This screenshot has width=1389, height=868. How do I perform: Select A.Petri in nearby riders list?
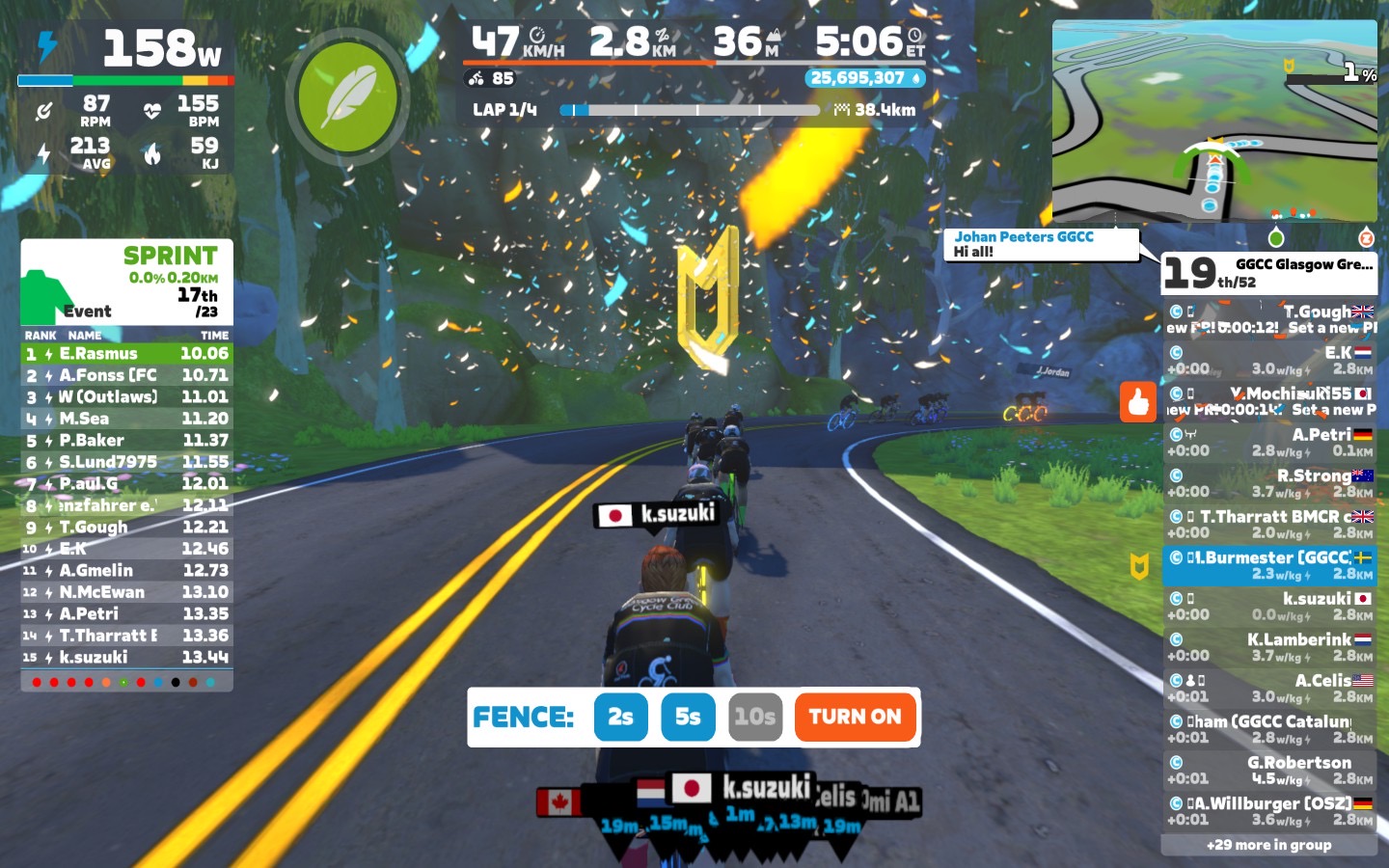[1269, 442]
